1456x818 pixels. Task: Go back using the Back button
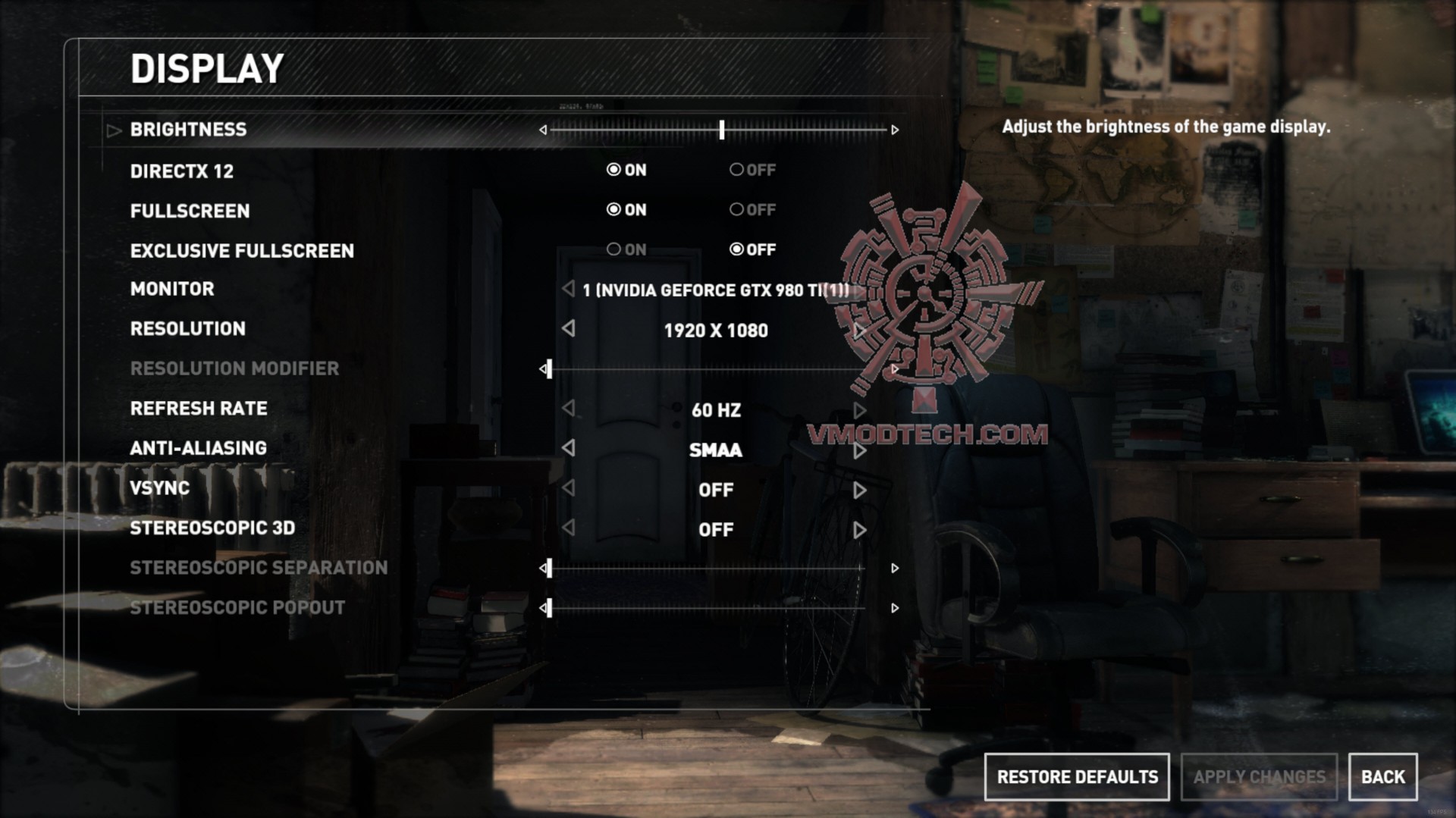click(1382, 777)
